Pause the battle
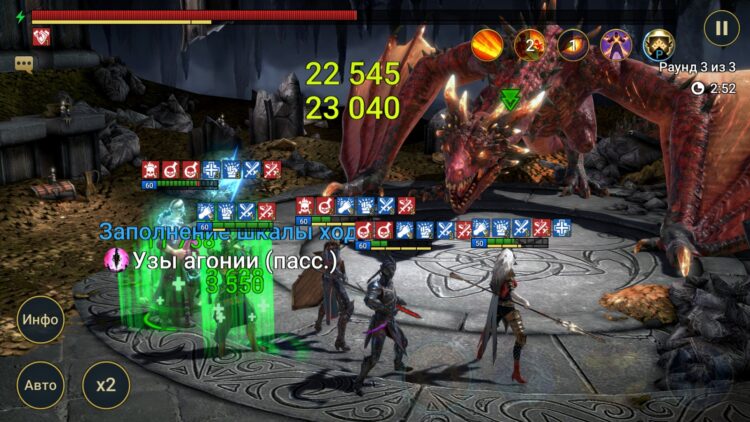Screen dimensions: 750x422 coord(720,26)
